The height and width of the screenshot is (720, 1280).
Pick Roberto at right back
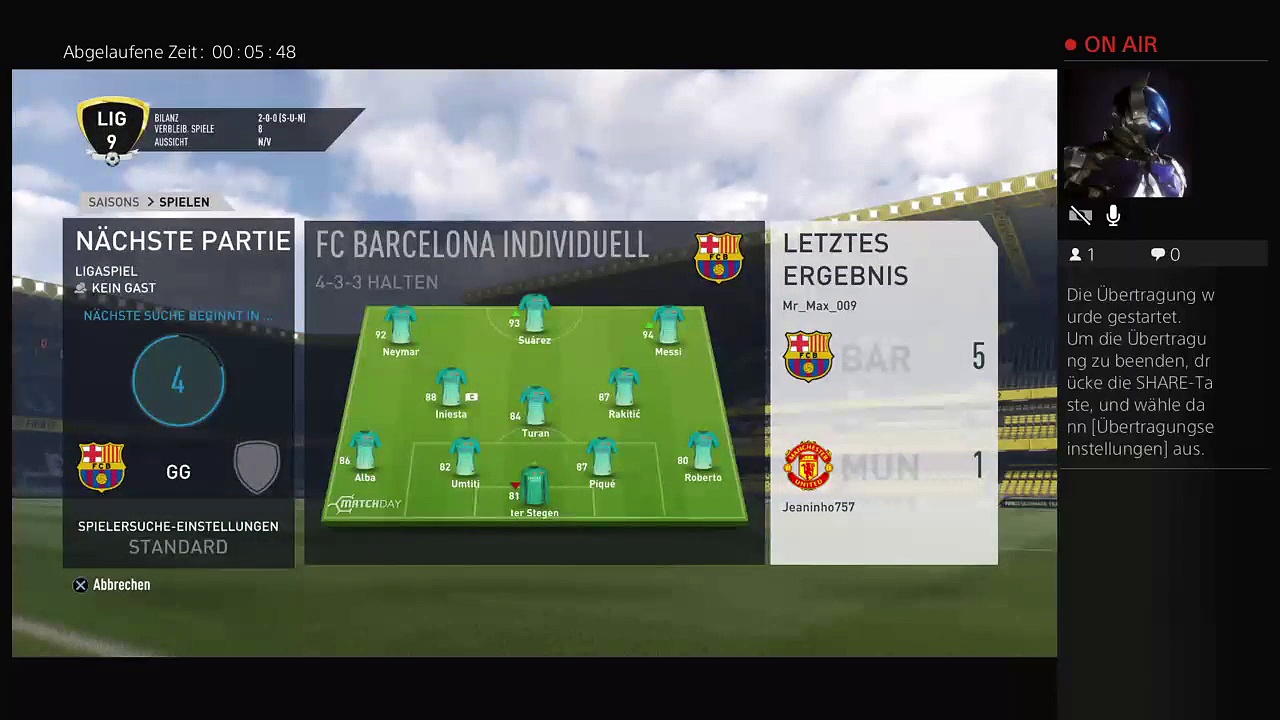click(x=702, y=457)
